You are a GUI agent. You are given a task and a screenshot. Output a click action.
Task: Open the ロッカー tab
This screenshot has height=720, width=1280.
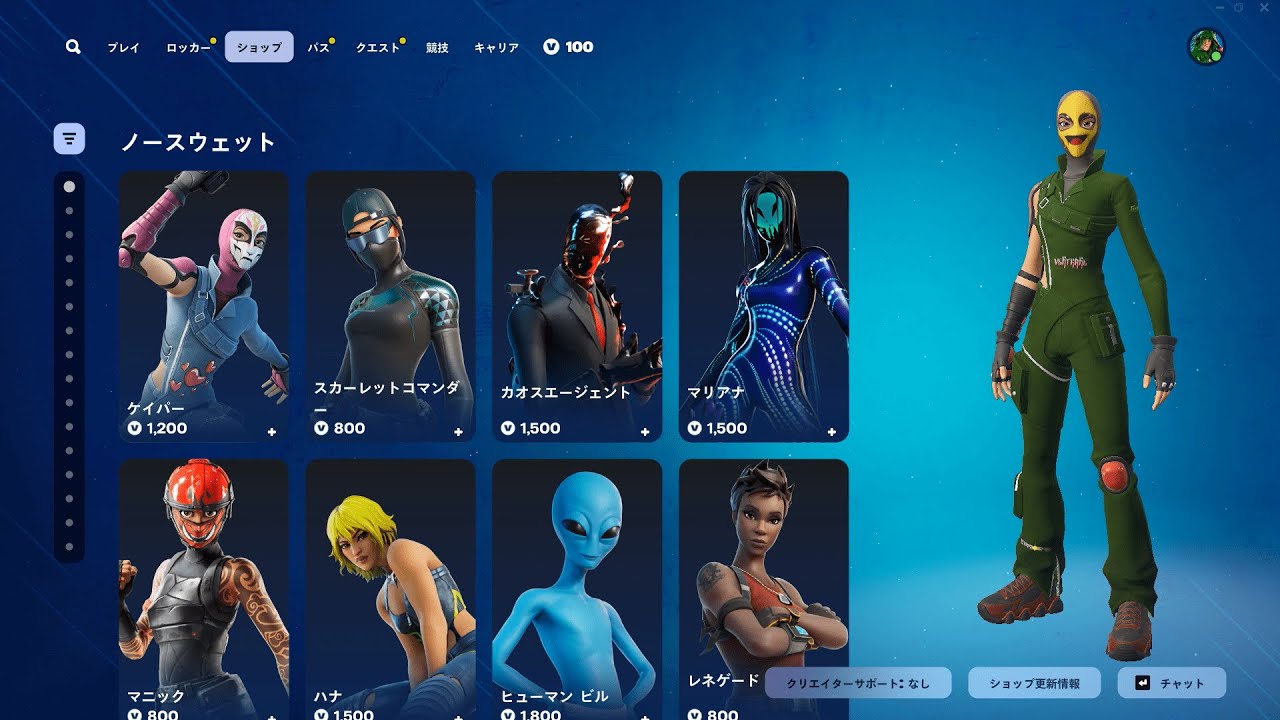point(188,47)
